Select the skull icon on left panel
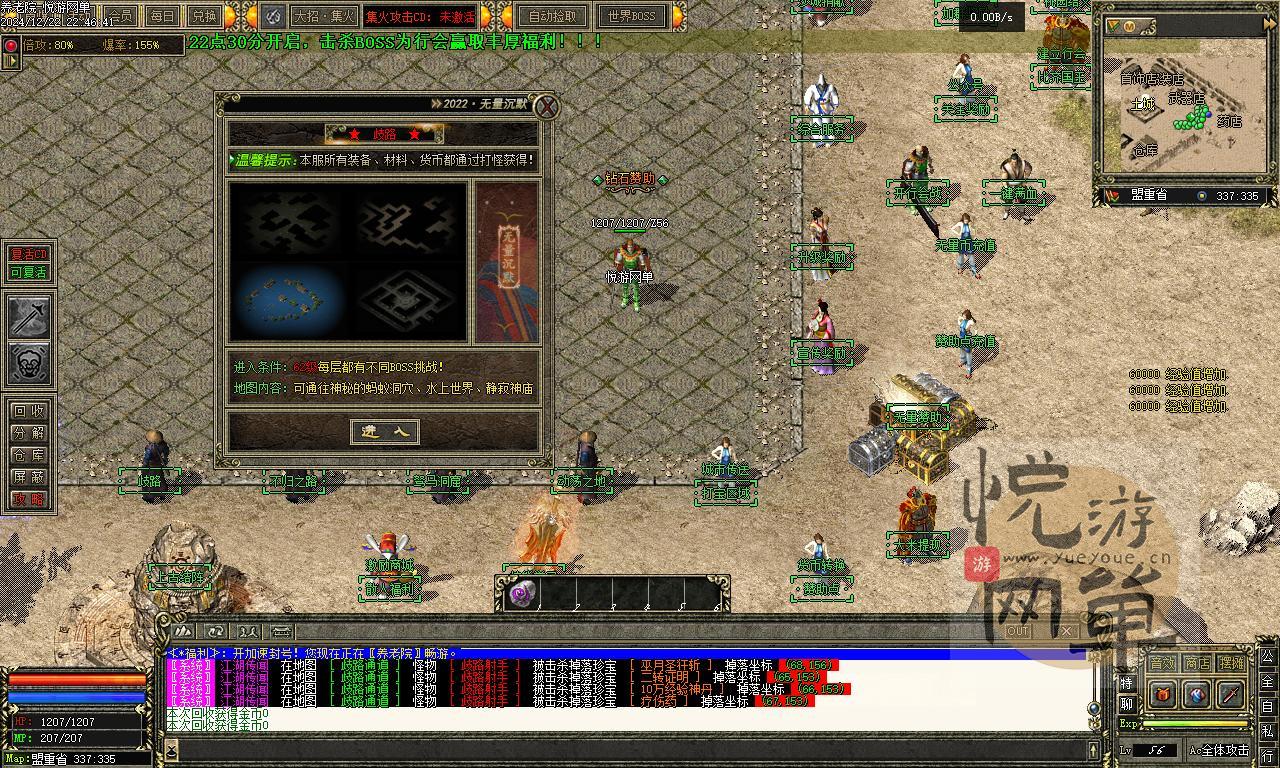This screenshot has height=768, width=1280. 30,364
